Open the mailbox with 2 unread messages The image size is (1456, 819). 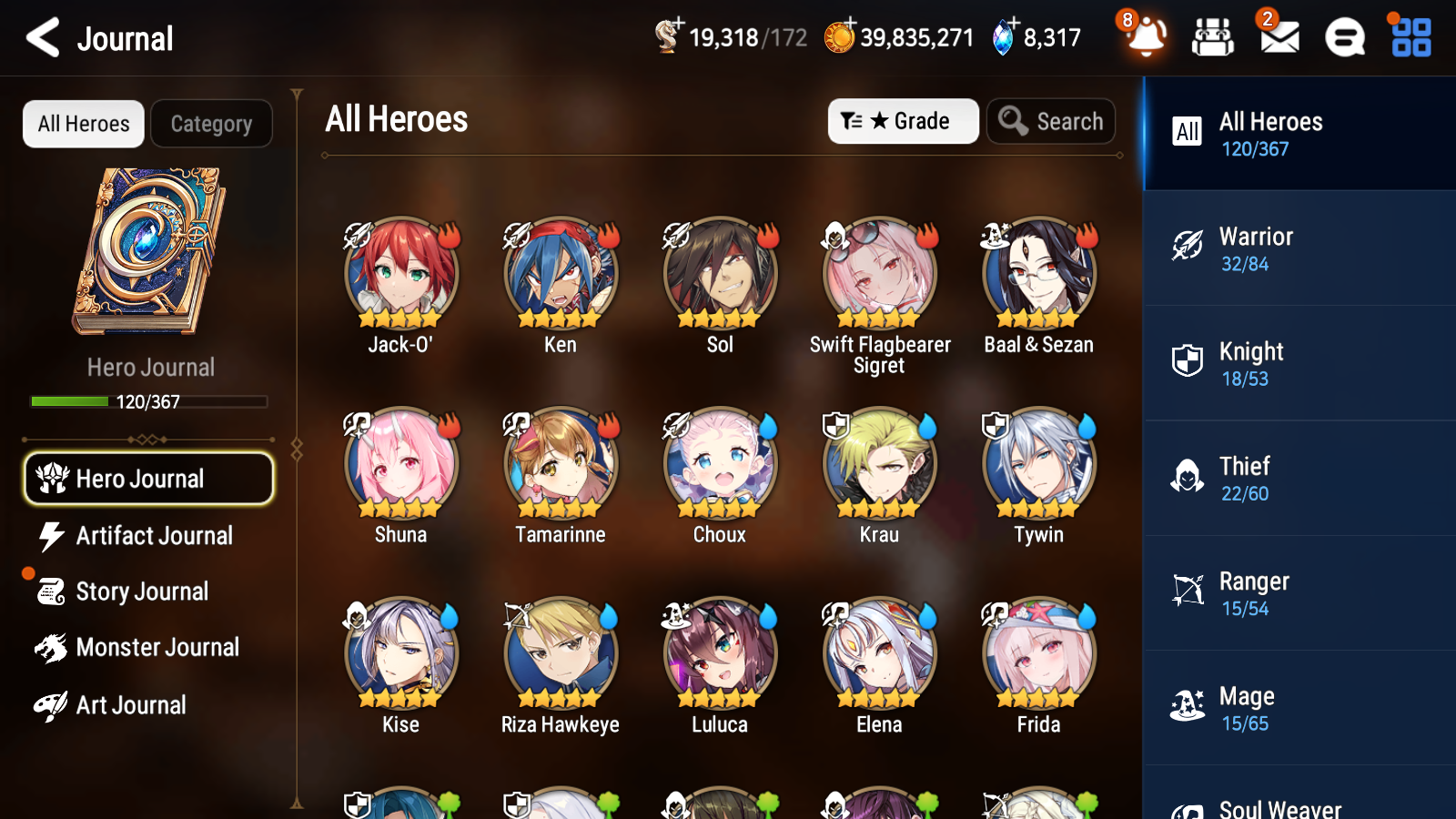tap(1278, 38)
